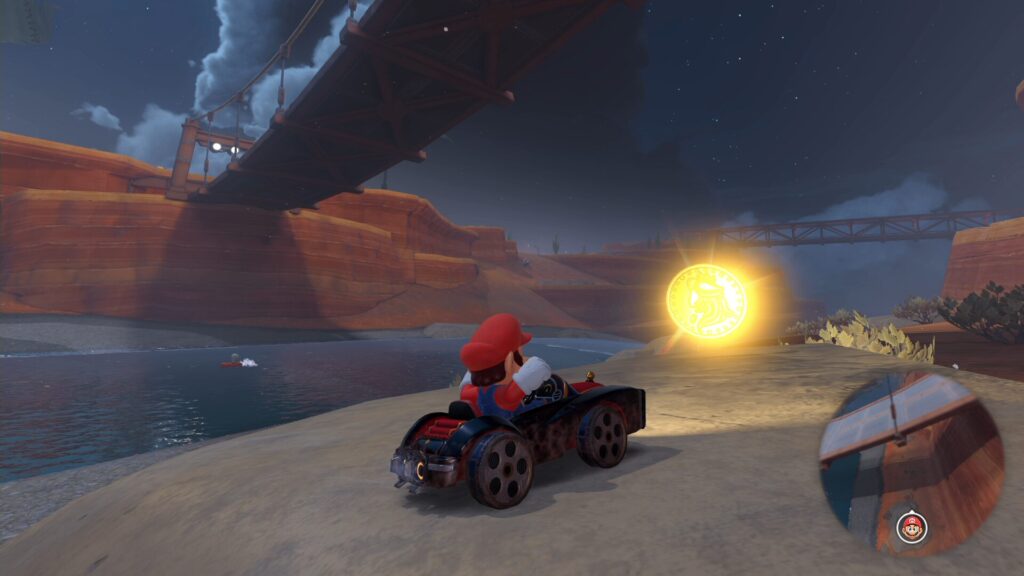Select Mario's position marker on the minimap
This screenshot has height=576, width=1024.
click(x=910, y=526)
